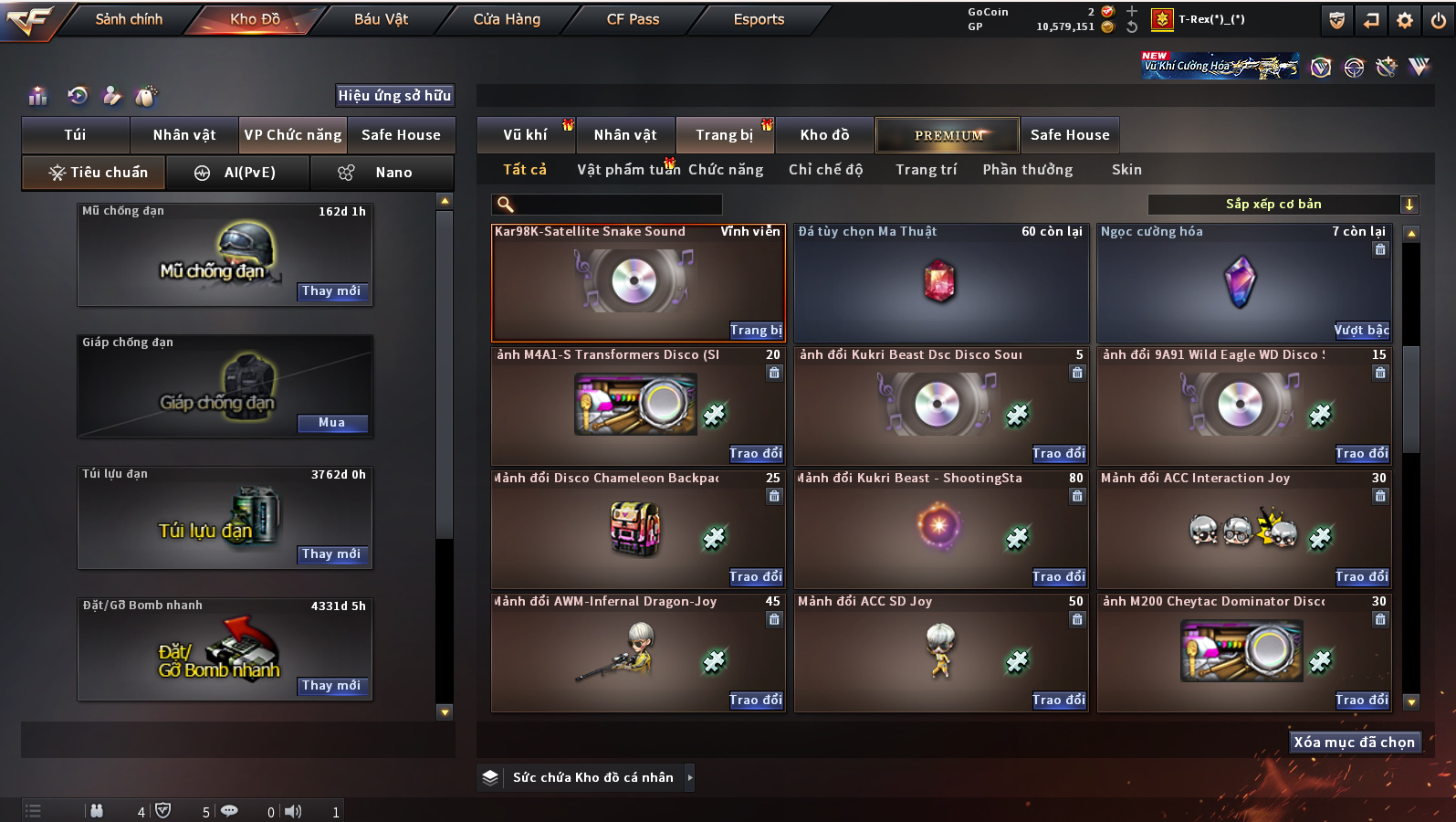Image resolution: width=1456 pixels, height=822 pixels.
Task: Open the Cửa Hàng shop
Action: pyautogui.click(x=507, y=19)
